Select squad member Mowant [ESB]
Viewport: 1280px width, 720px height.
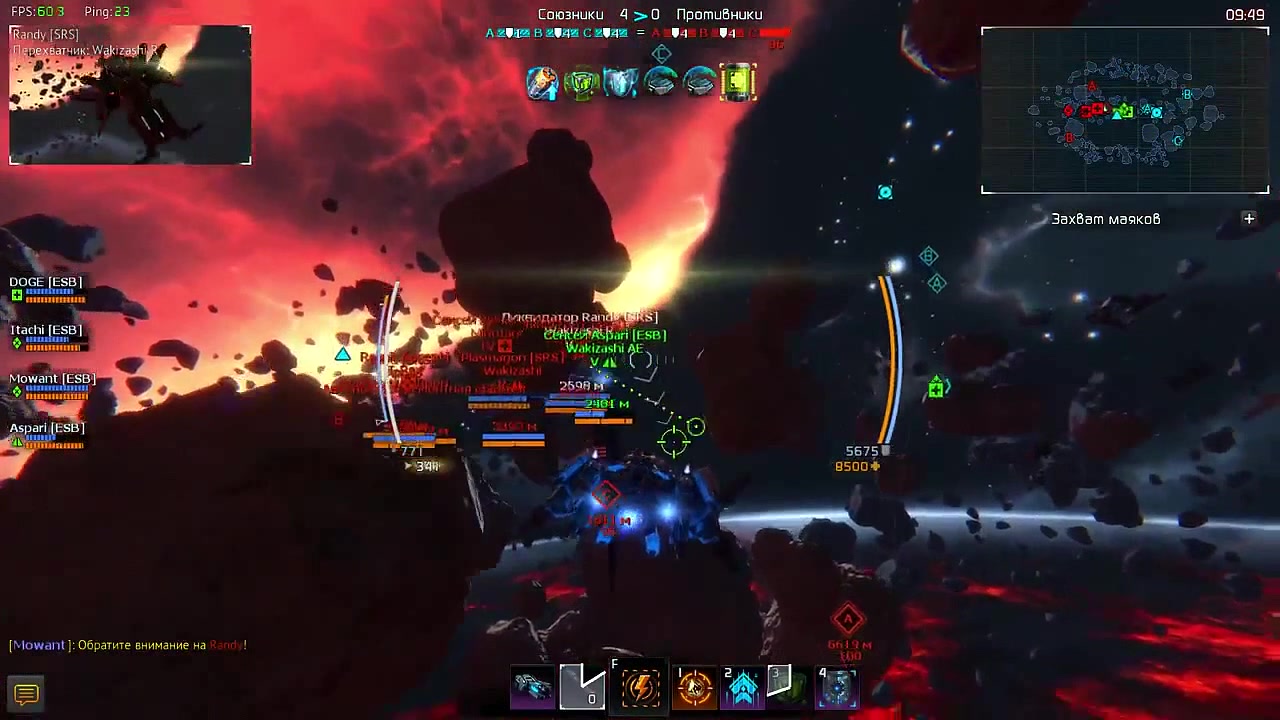pyautogui.click(x=52, y=380)
